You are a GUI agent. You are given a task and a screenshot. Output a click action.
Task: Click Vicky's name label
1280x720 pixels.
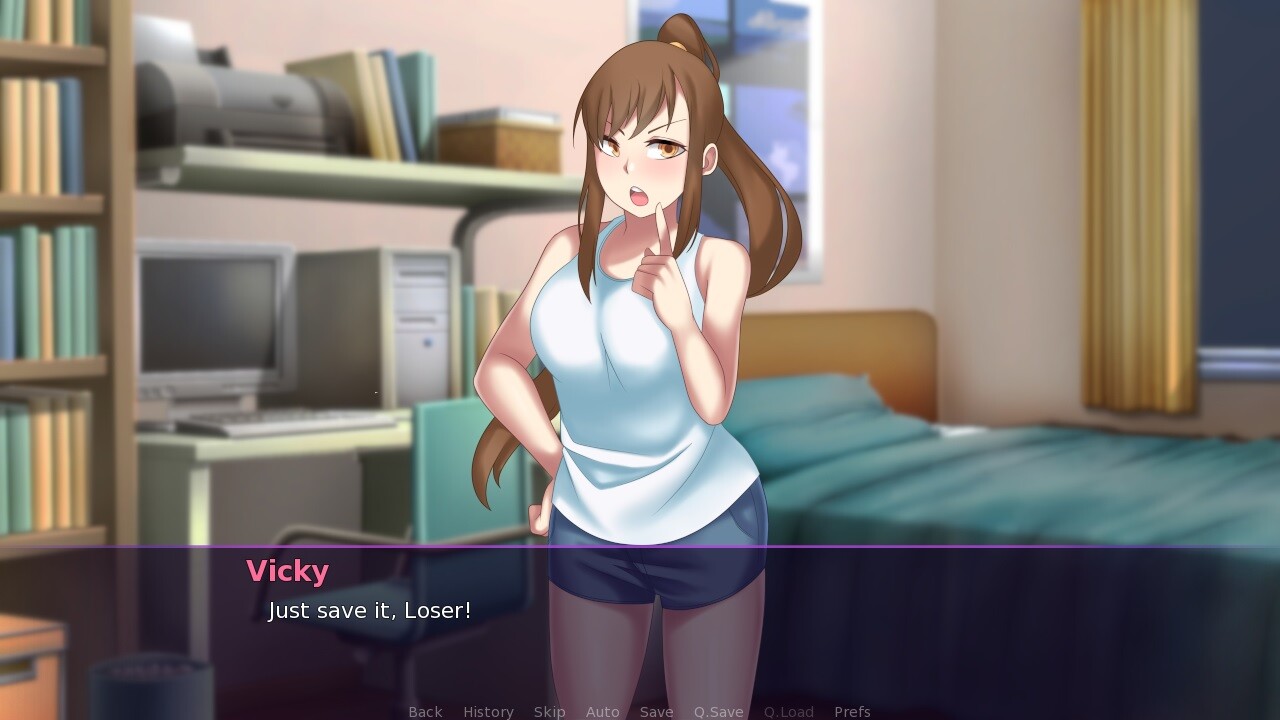tap(287, 571)
